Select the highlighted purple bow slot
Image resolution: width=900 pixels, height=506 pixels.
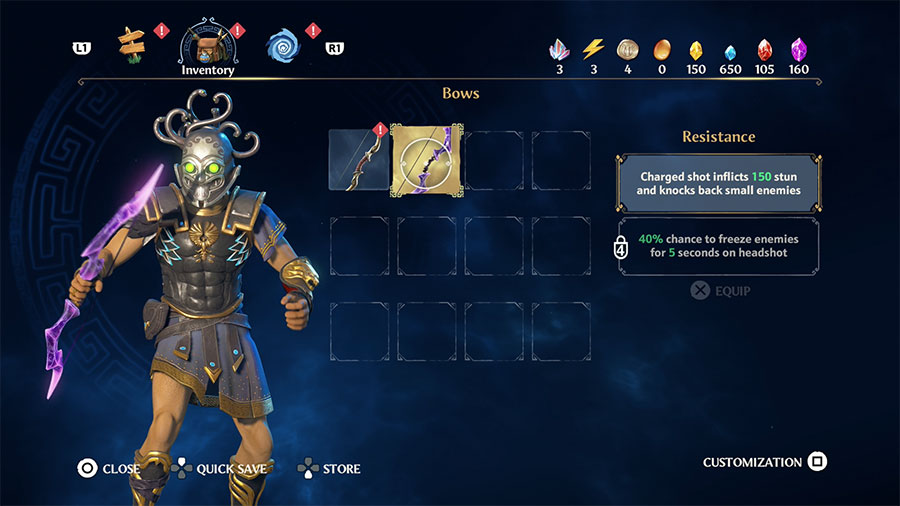427,159
